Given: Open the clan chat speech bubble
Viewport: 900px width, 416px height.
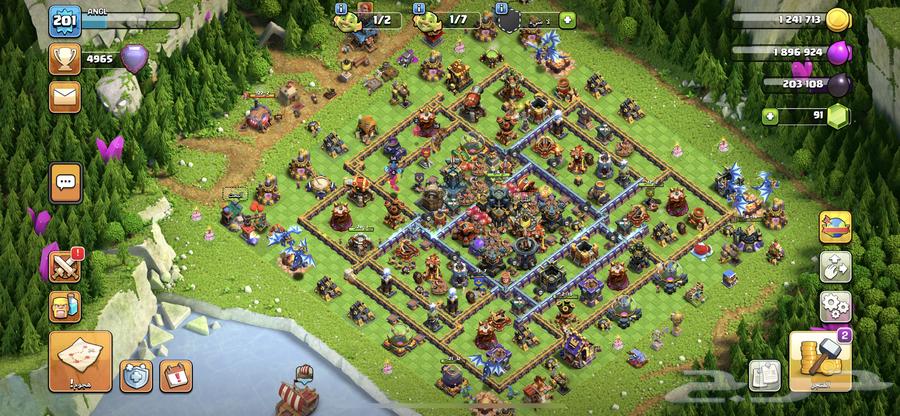Looking at the screenshot, I should pyautogui.click(x=66, y=182).
